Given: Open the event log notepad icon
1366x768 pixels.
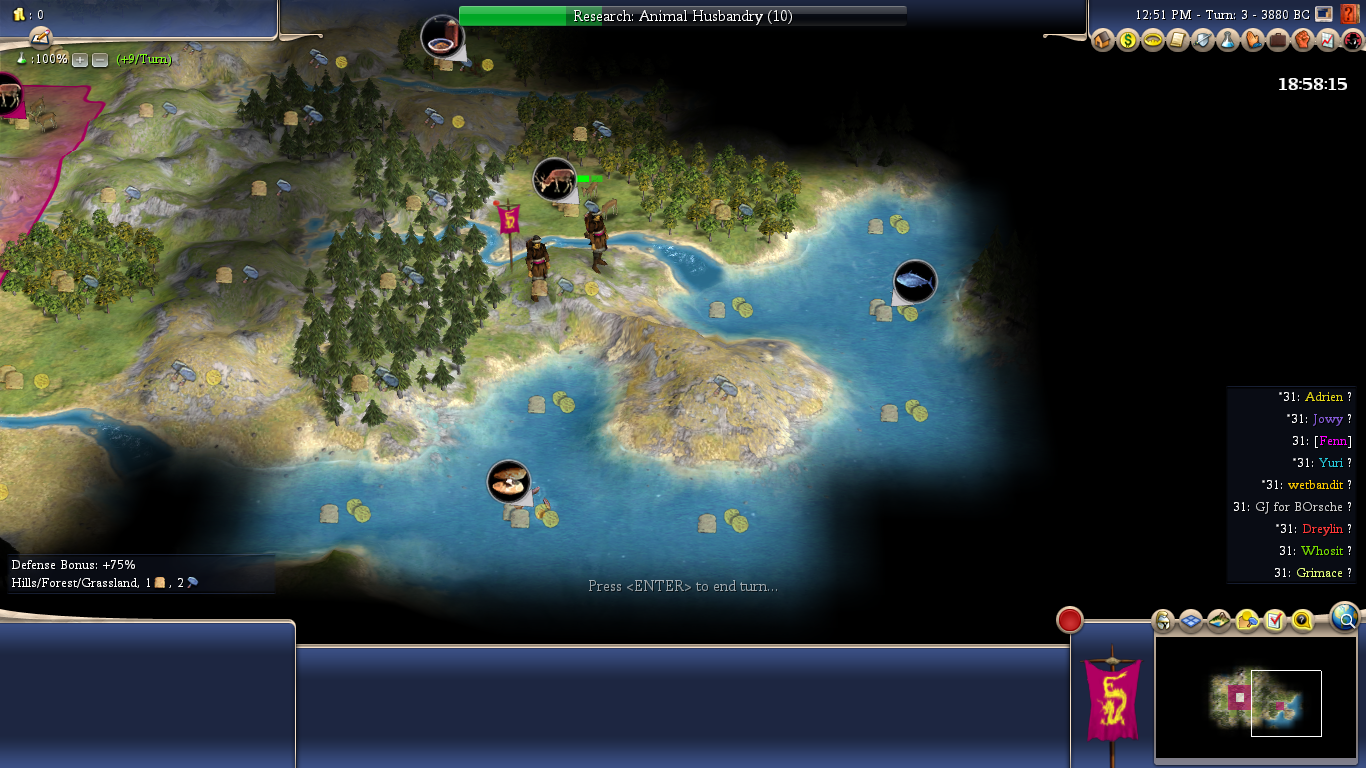Looking at the screenshot, I should point(40,37).
